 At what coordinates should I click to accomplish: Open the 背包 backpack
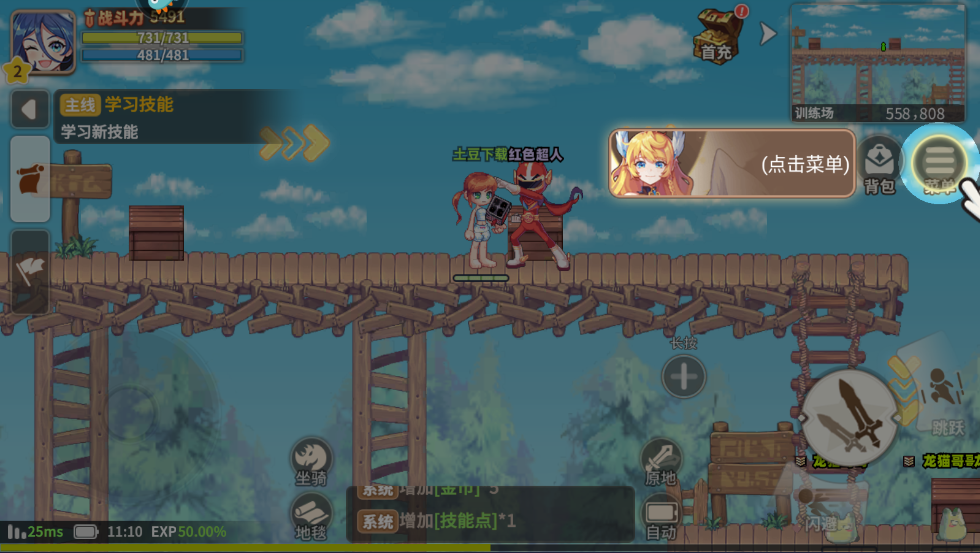tap(879, 163)
